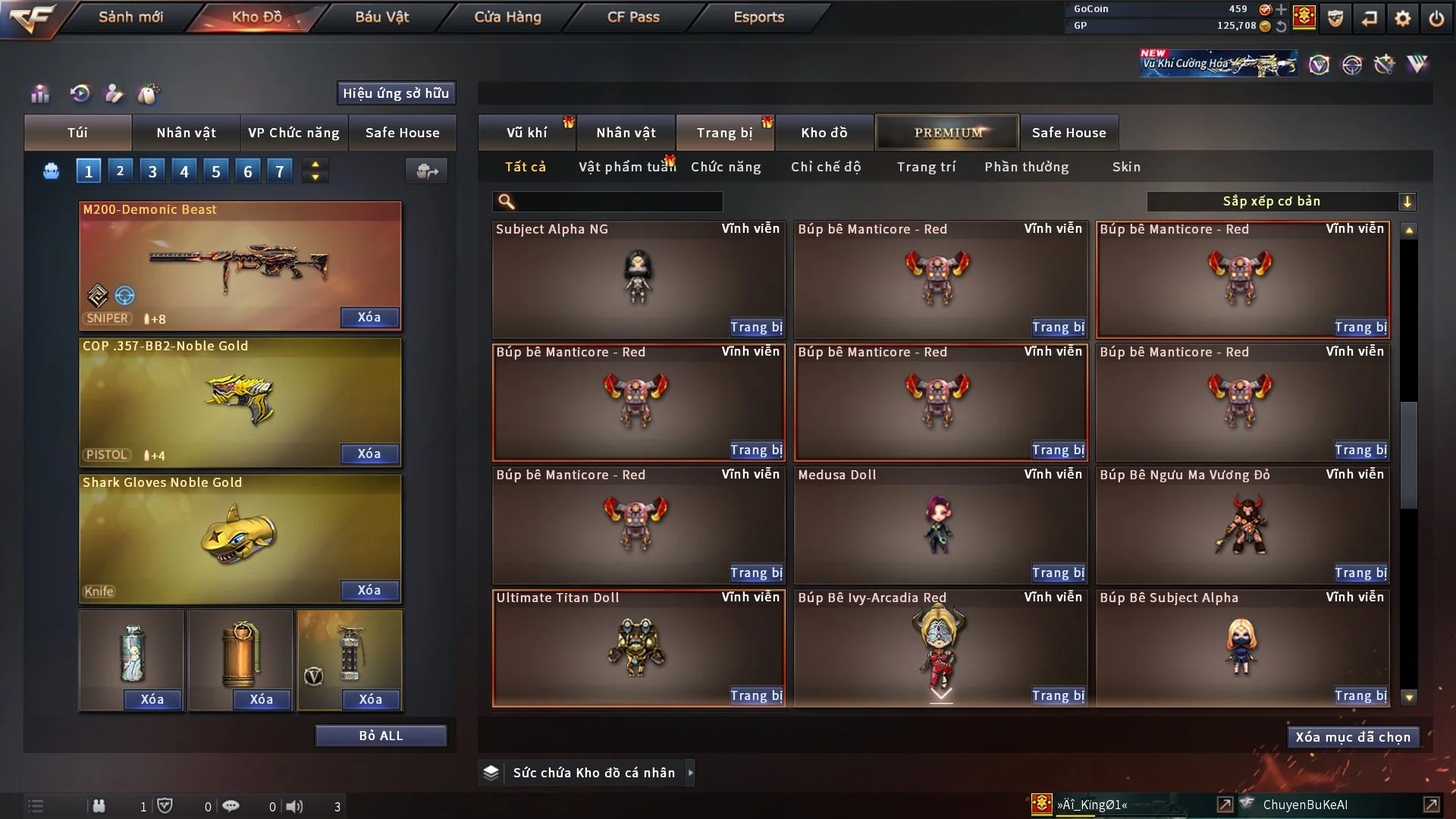This screenshot has height=819, width=1456.
Task: Open the Sắp xếp cơ bản sort dropdown
Action: click(1281, 202)
